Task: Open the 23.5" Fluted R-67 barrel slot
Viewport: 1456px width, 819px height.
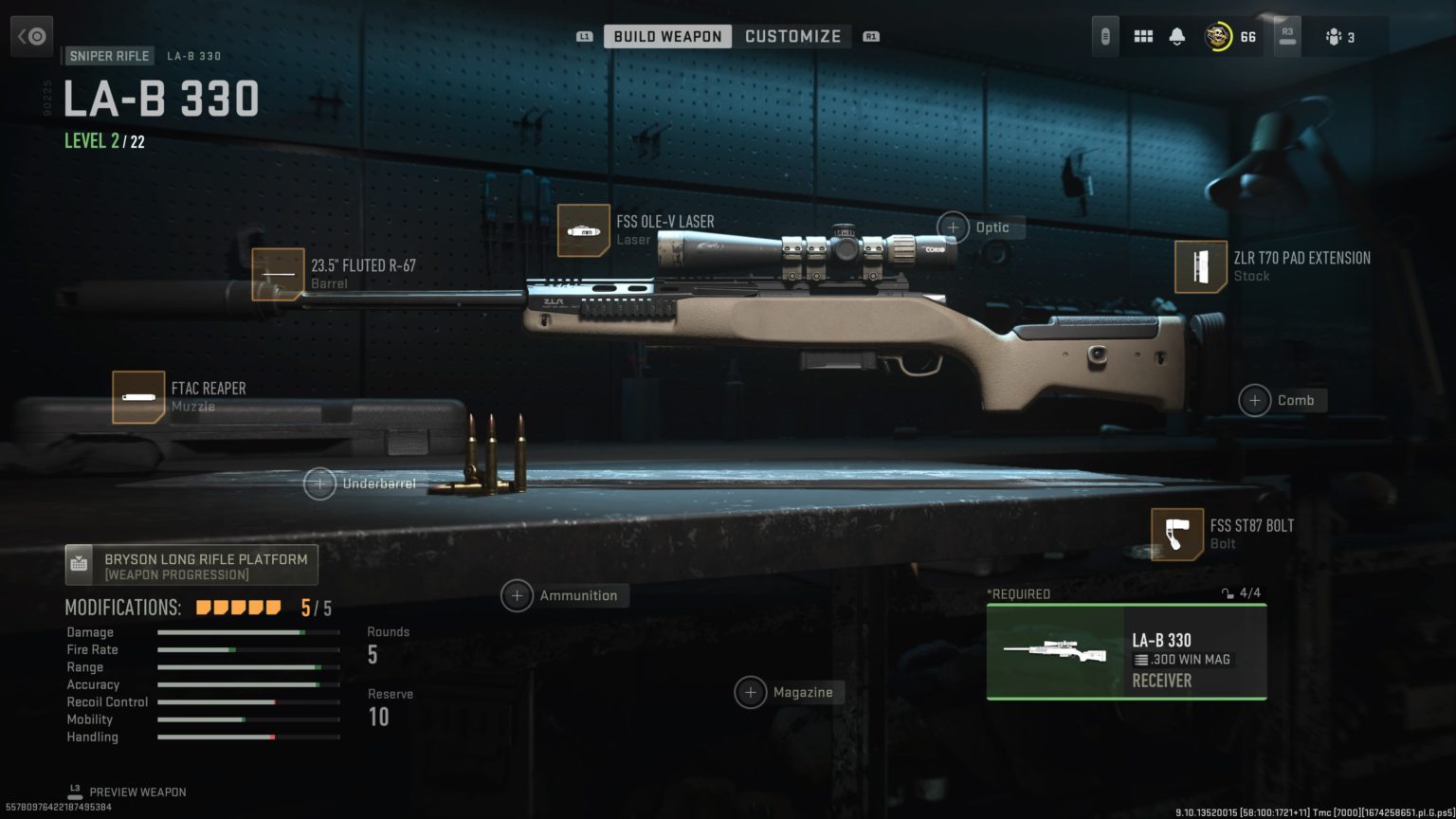Action: (277, 274)
